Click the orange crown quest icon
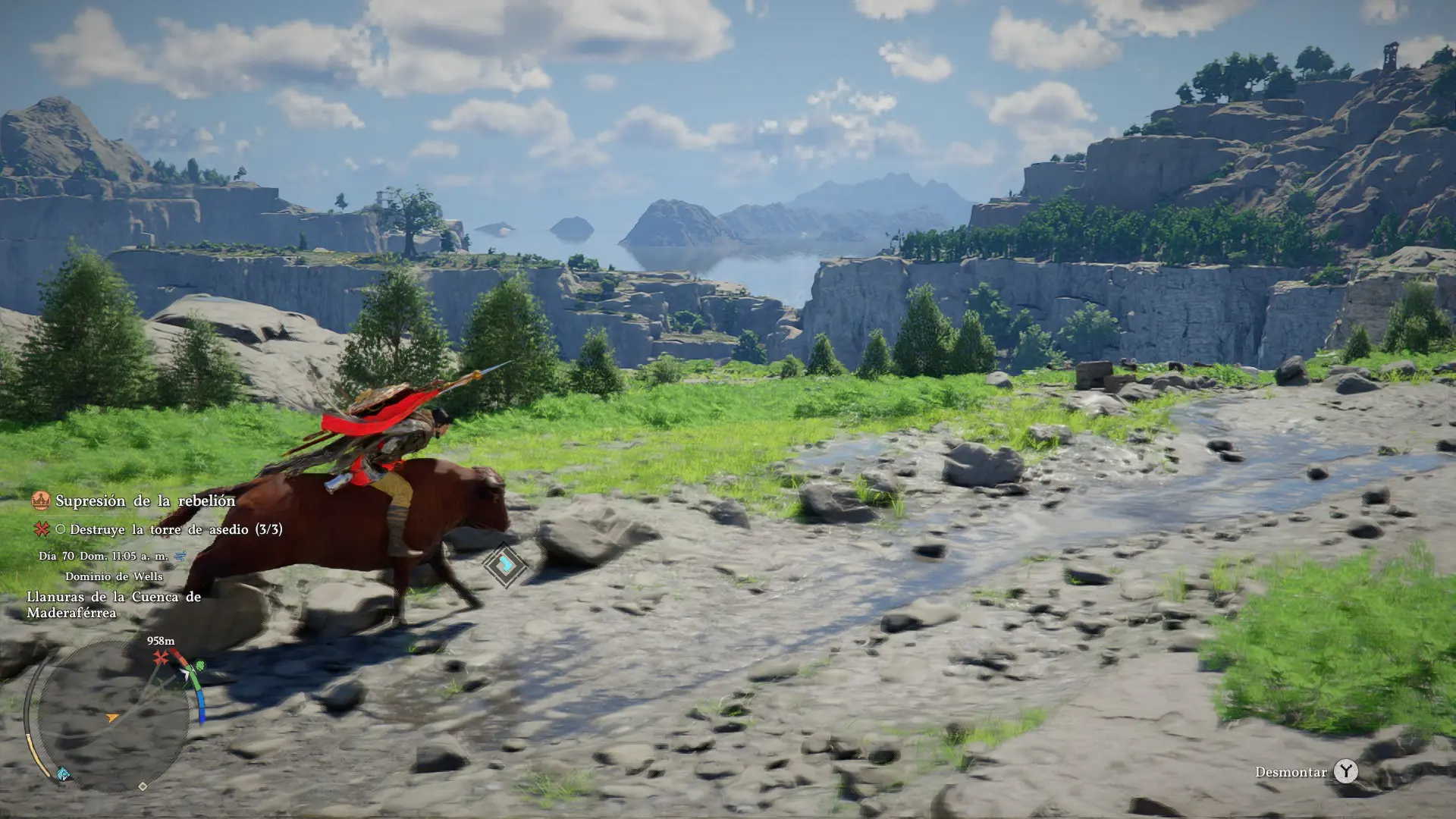The width and height of the screenshot is (1456, 819). 41,500
